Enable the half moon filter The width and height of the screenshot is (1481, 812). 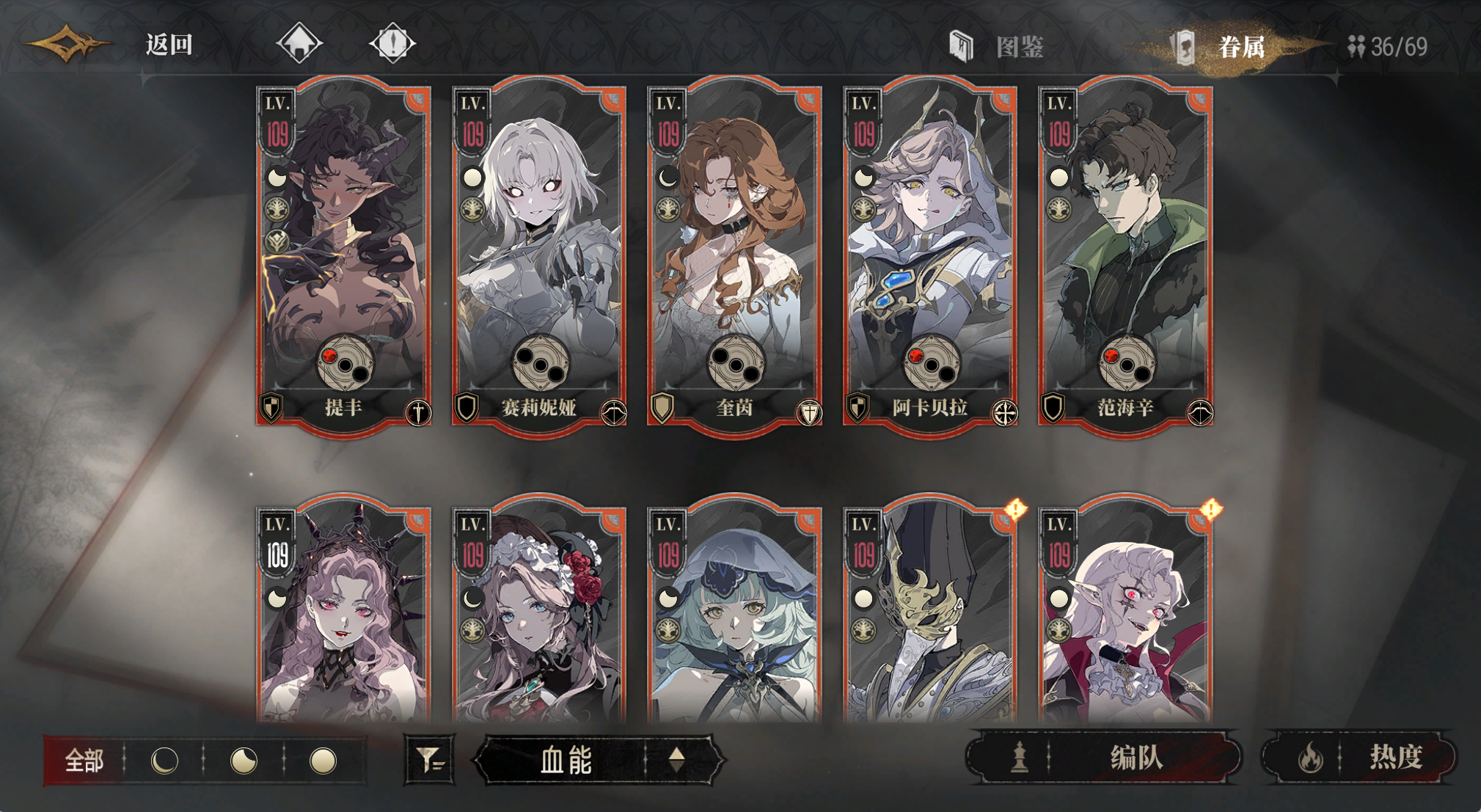pos(242,760)
